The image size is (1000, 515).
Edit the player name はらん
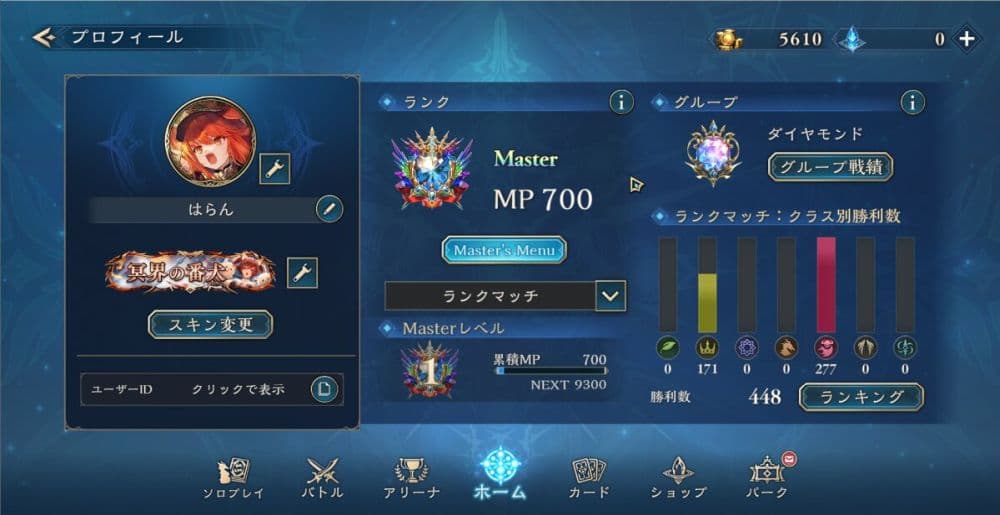(329, 209)
